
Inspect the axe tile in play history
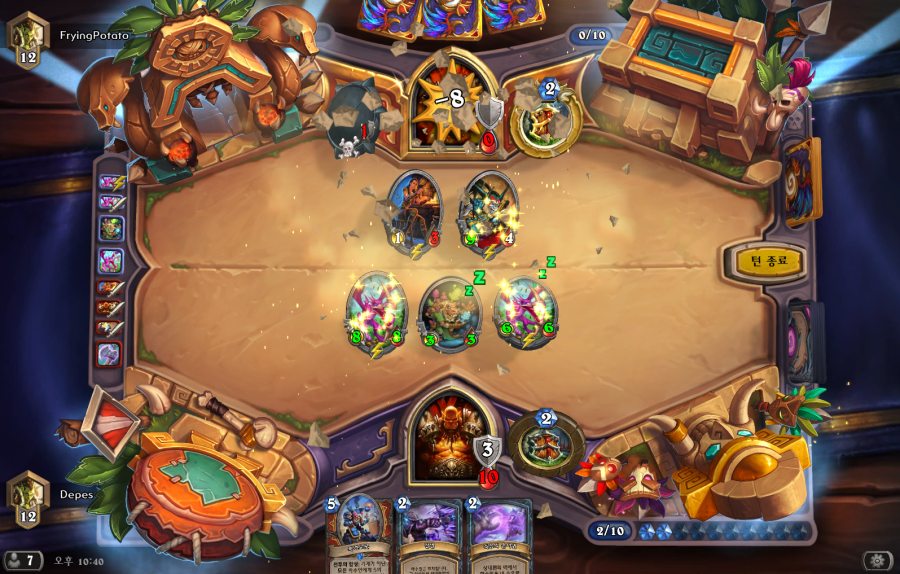coord(109,353)
